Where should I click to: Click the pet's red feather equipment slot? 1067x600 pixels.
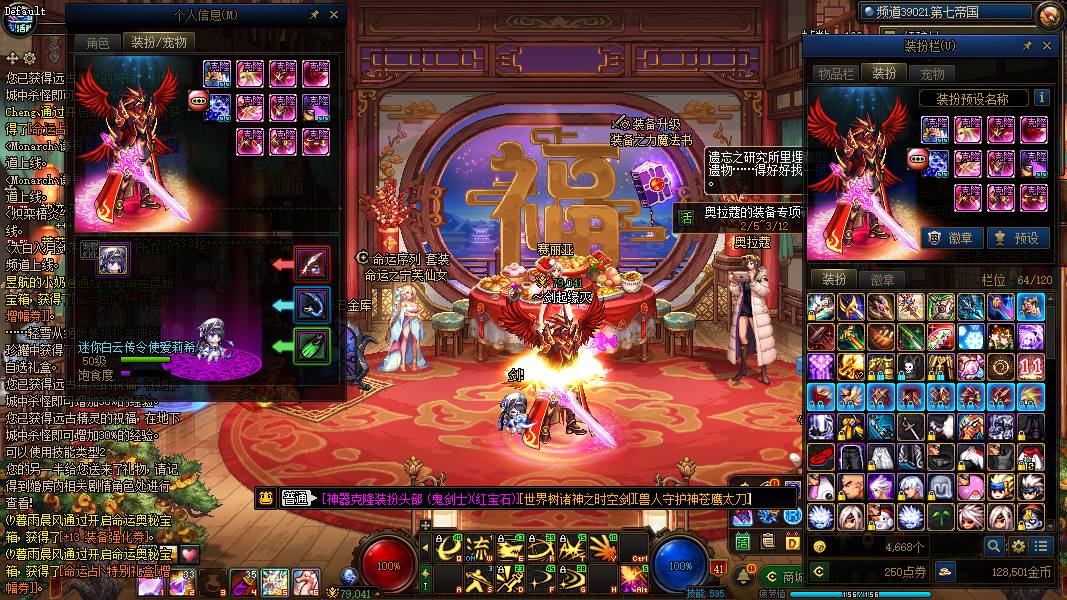(x=313, y=264)
